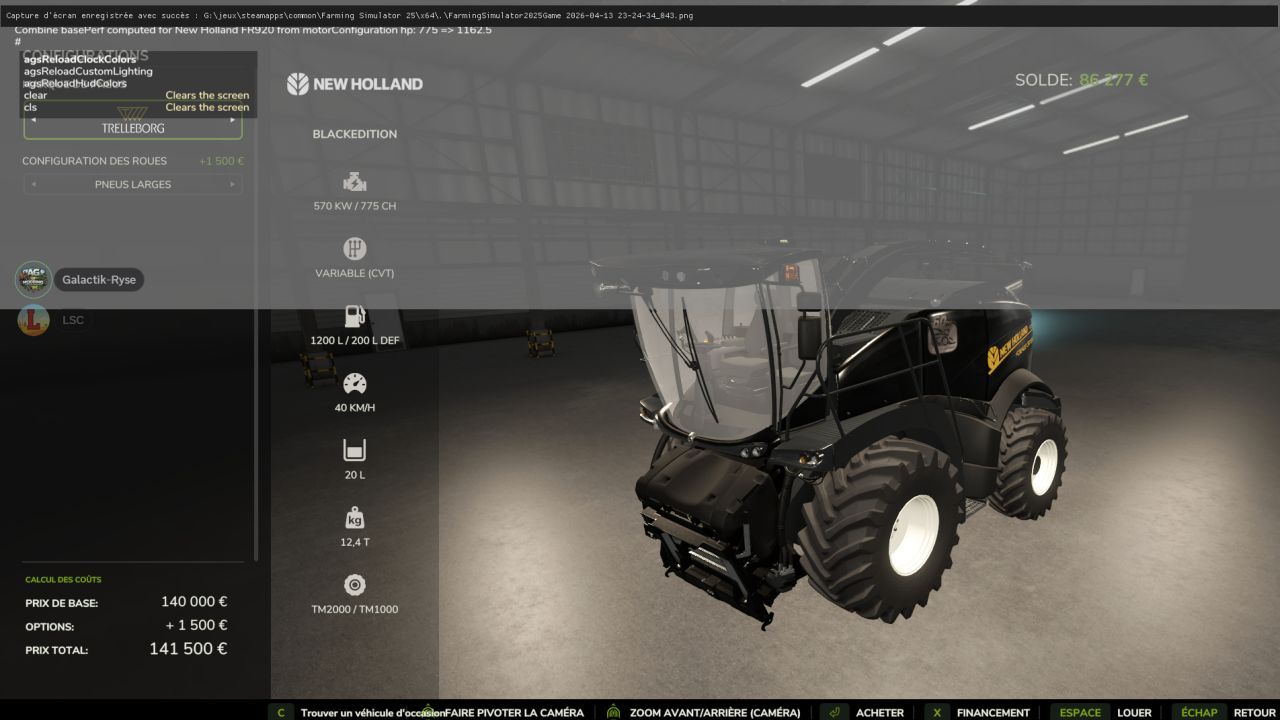Image resolution: width=1280 pixels, height=720 pixels.
Task: Click the LSC brand logo
Action: (x=33, y=319)
